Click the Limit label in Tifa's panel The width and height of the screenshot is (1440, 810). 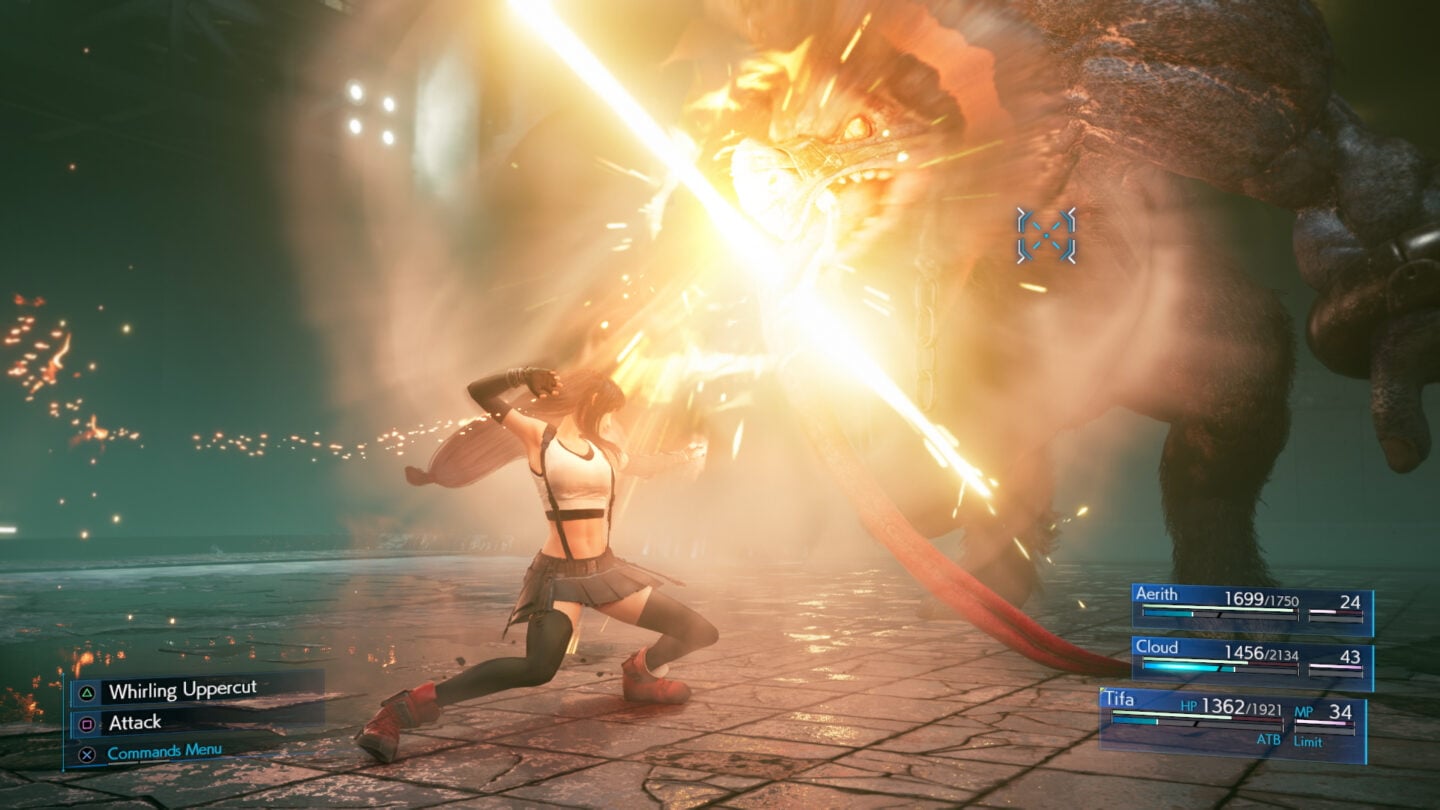[x=1309, y=740]
